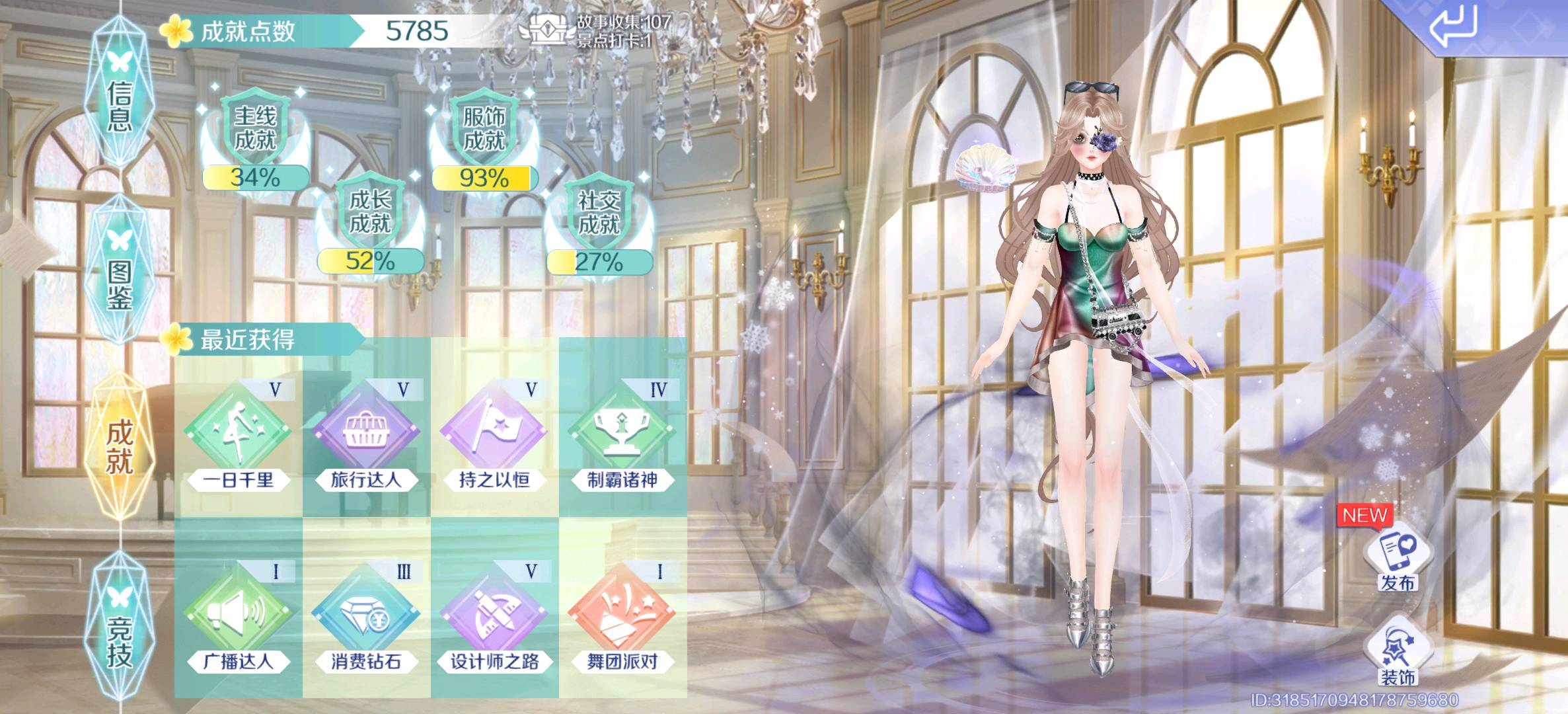Select the 成就 achievements tab
This screenshot has width=1568, height=714.
[120, 446]
